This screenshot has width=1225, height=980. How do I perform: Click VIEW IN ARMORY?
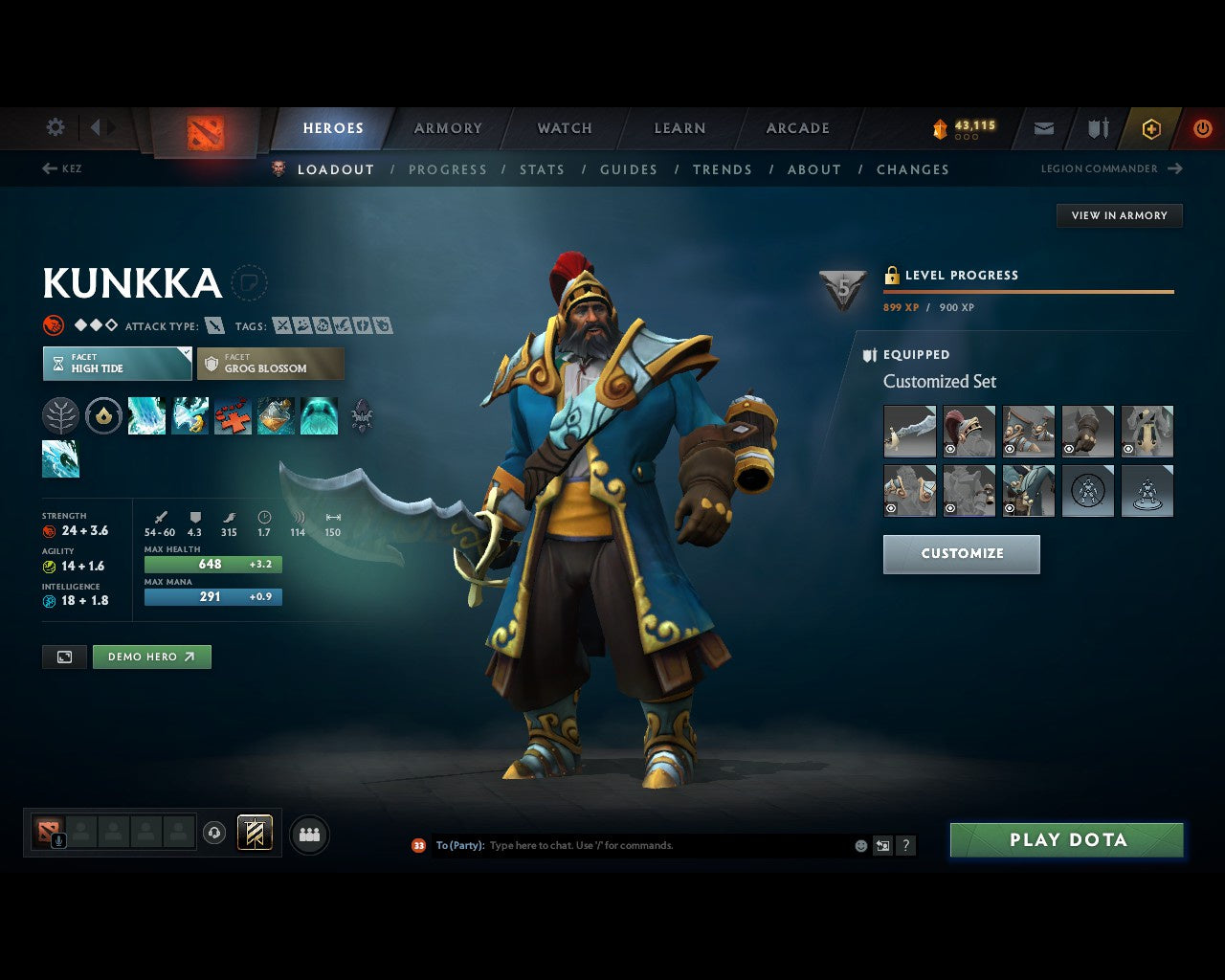click(x=1119, y=215)
